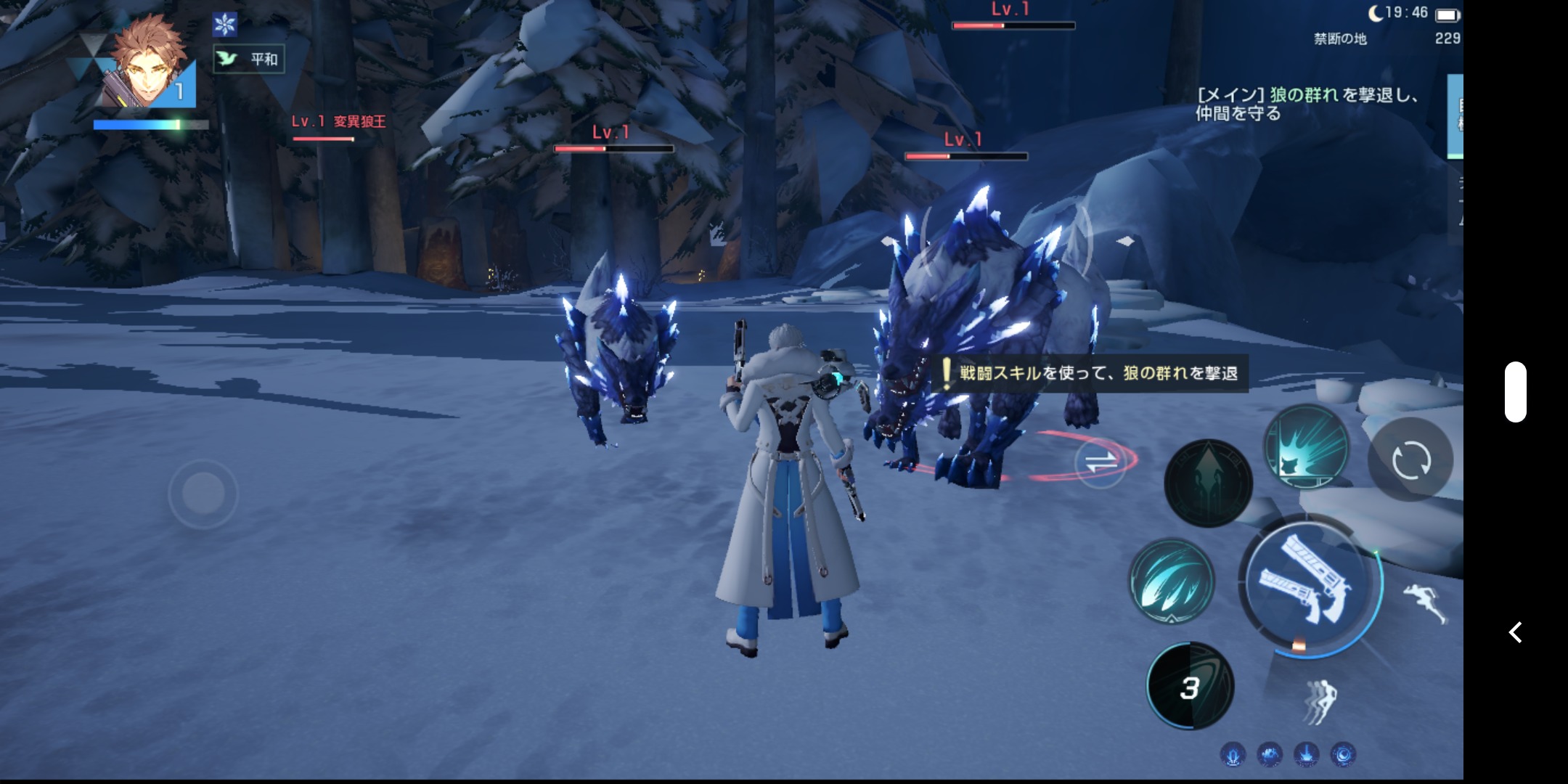Viewport: 1568px width, 784px height.
Task: Use the burst explosion skill
Action: click(1306, 446)
